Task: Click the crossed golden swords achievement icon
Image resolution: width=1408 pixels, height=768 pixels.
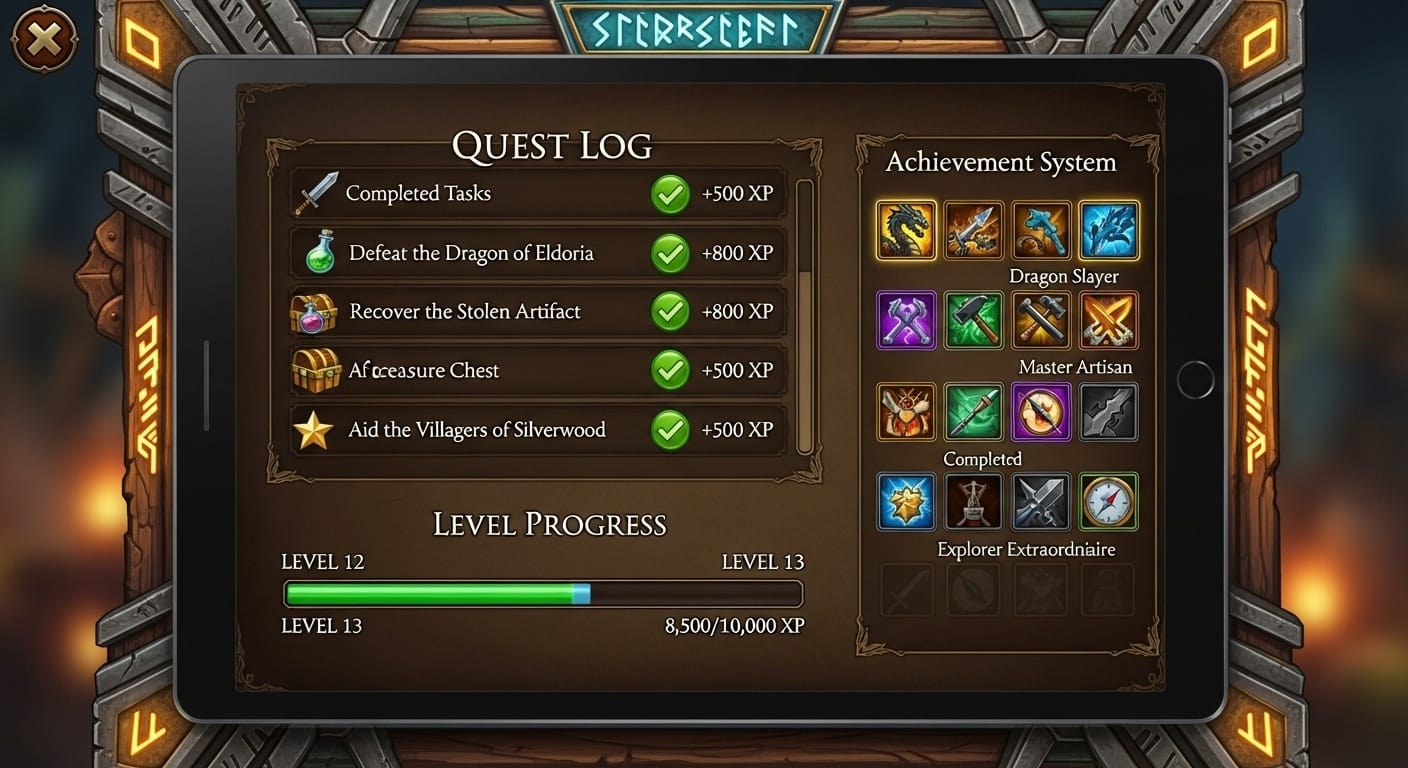Action: coord(1109,321)
